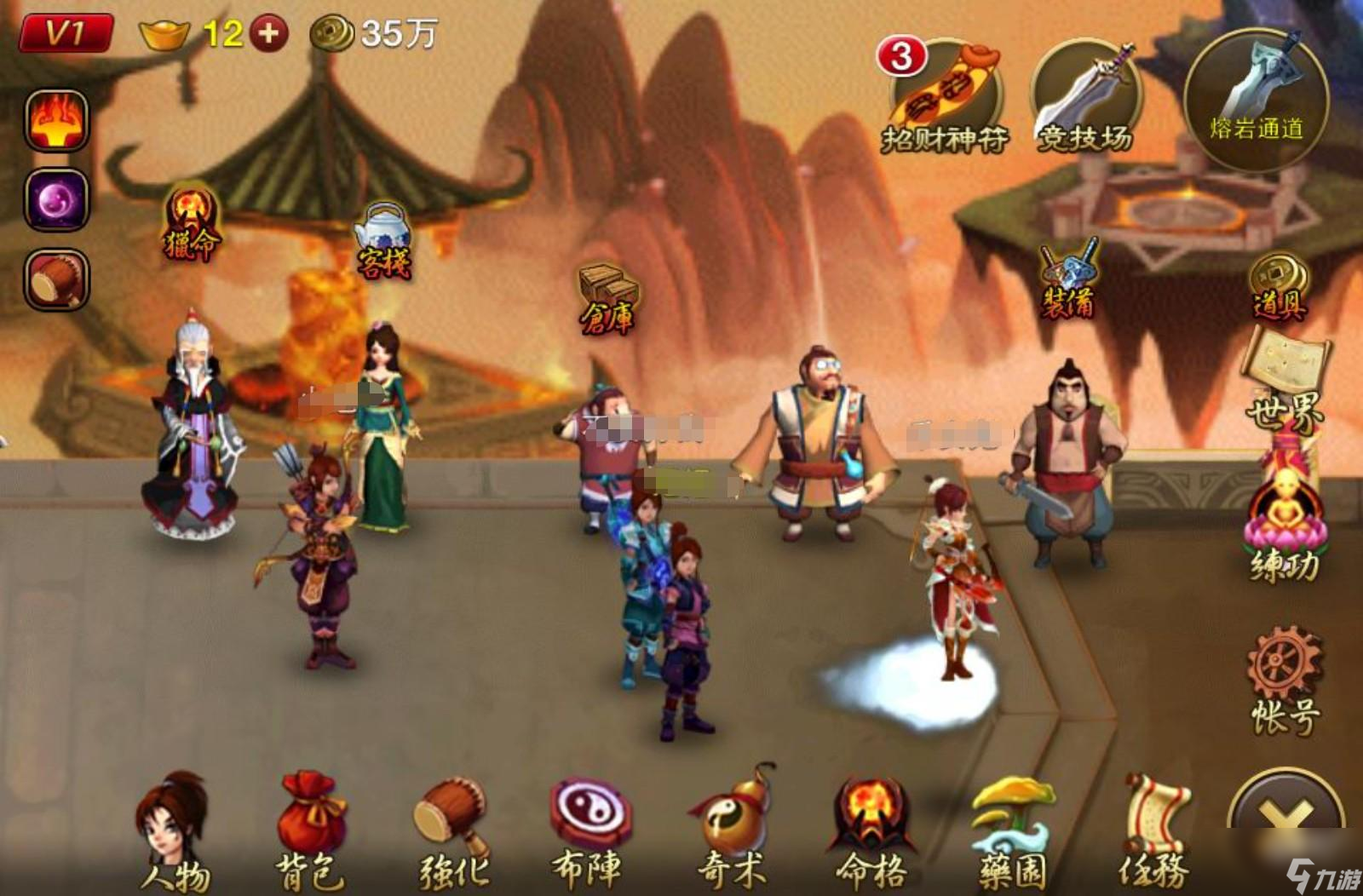The height and width of the screenshot is (896, 1363).
Task: Open the 任務 quest scroll
Action: 1154,830
